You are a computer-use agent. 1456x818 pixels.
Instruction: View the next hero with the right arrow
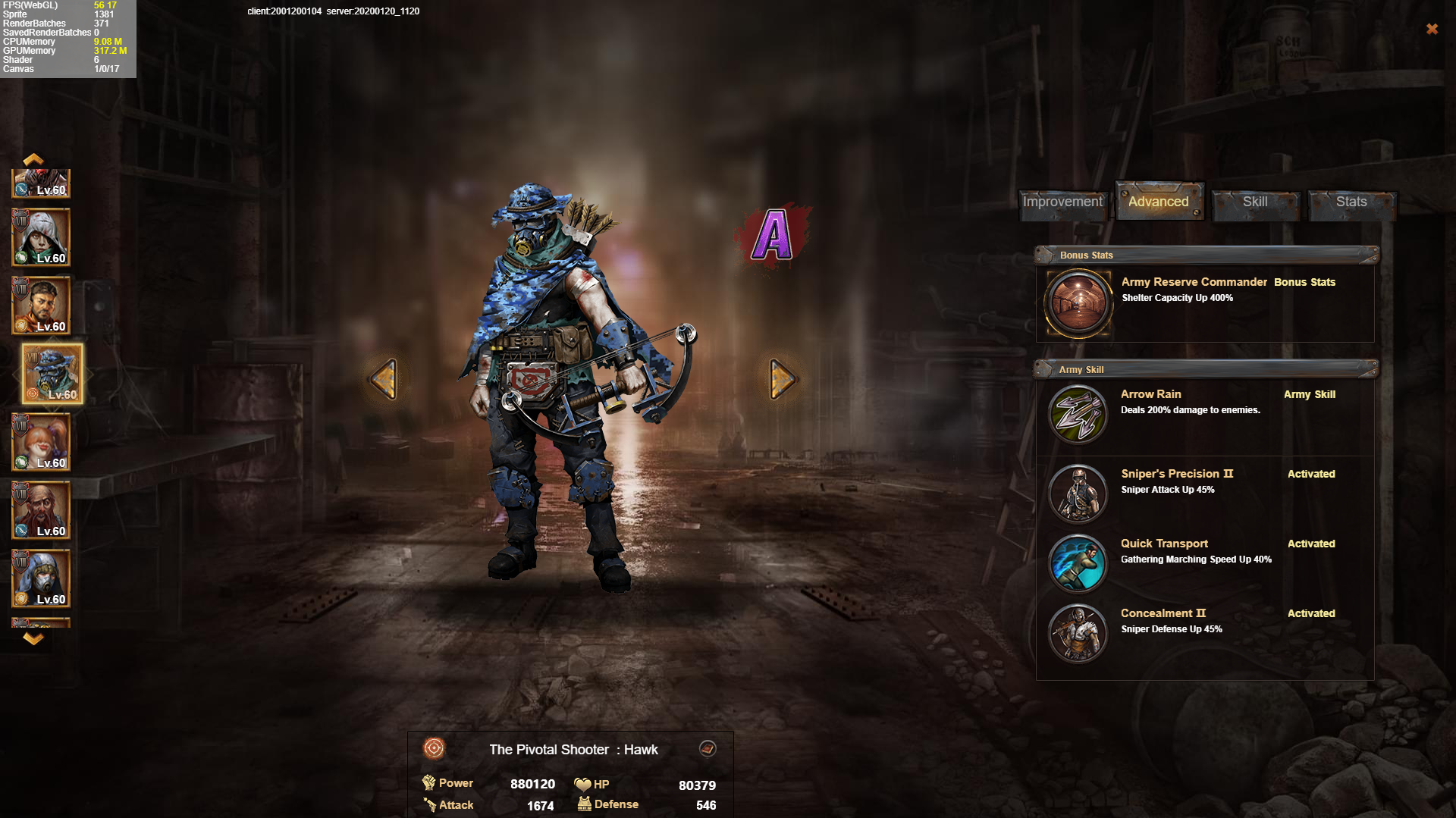(x=782, y=379)
